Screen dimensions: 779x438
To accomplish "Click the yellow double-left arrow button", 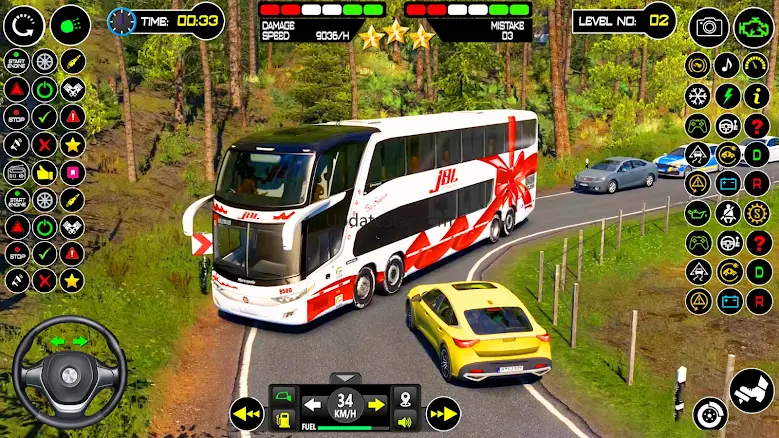I will tap(246, 413).
